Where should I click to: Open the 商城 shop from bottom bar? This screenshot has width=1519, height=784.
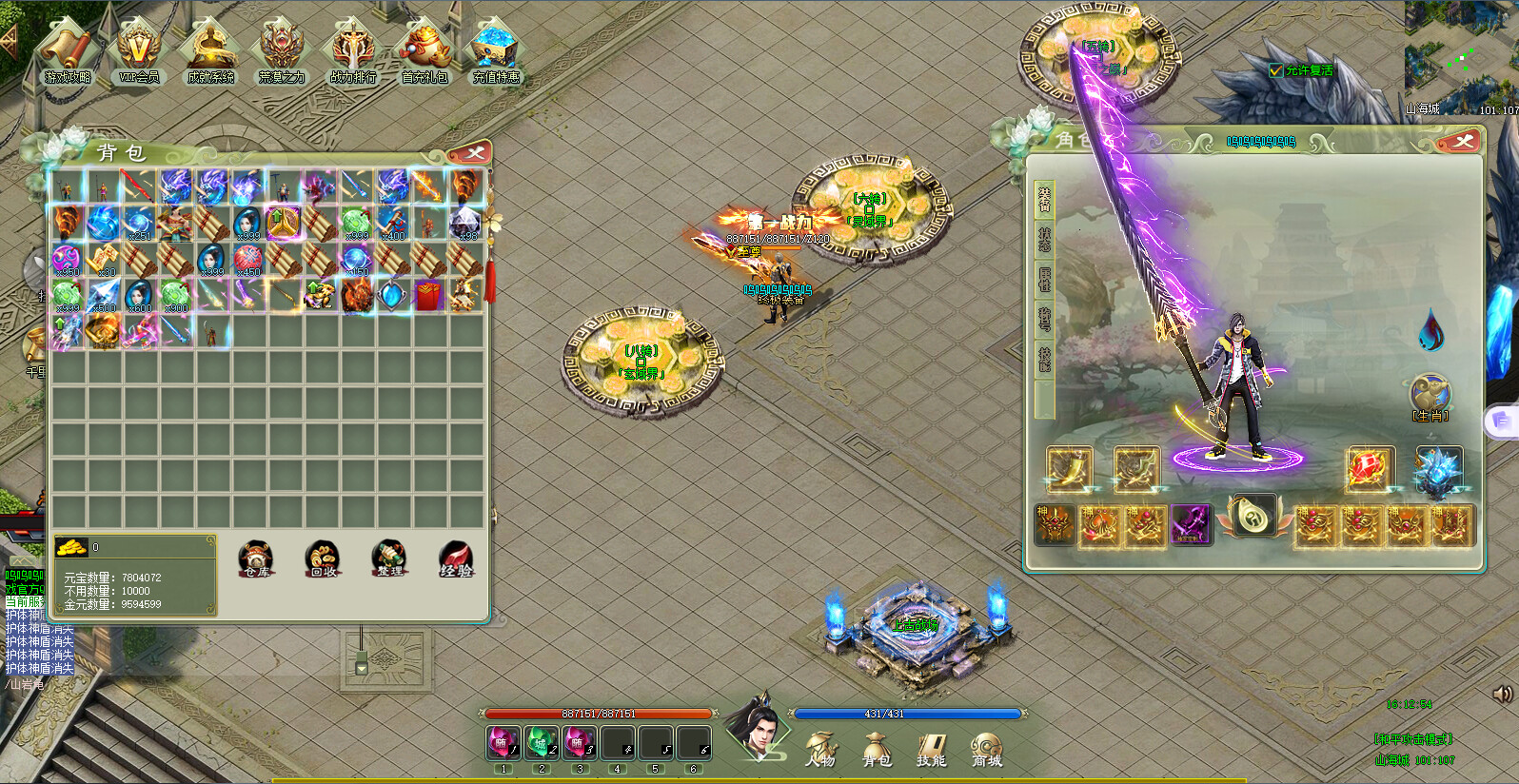coord(986,752)
